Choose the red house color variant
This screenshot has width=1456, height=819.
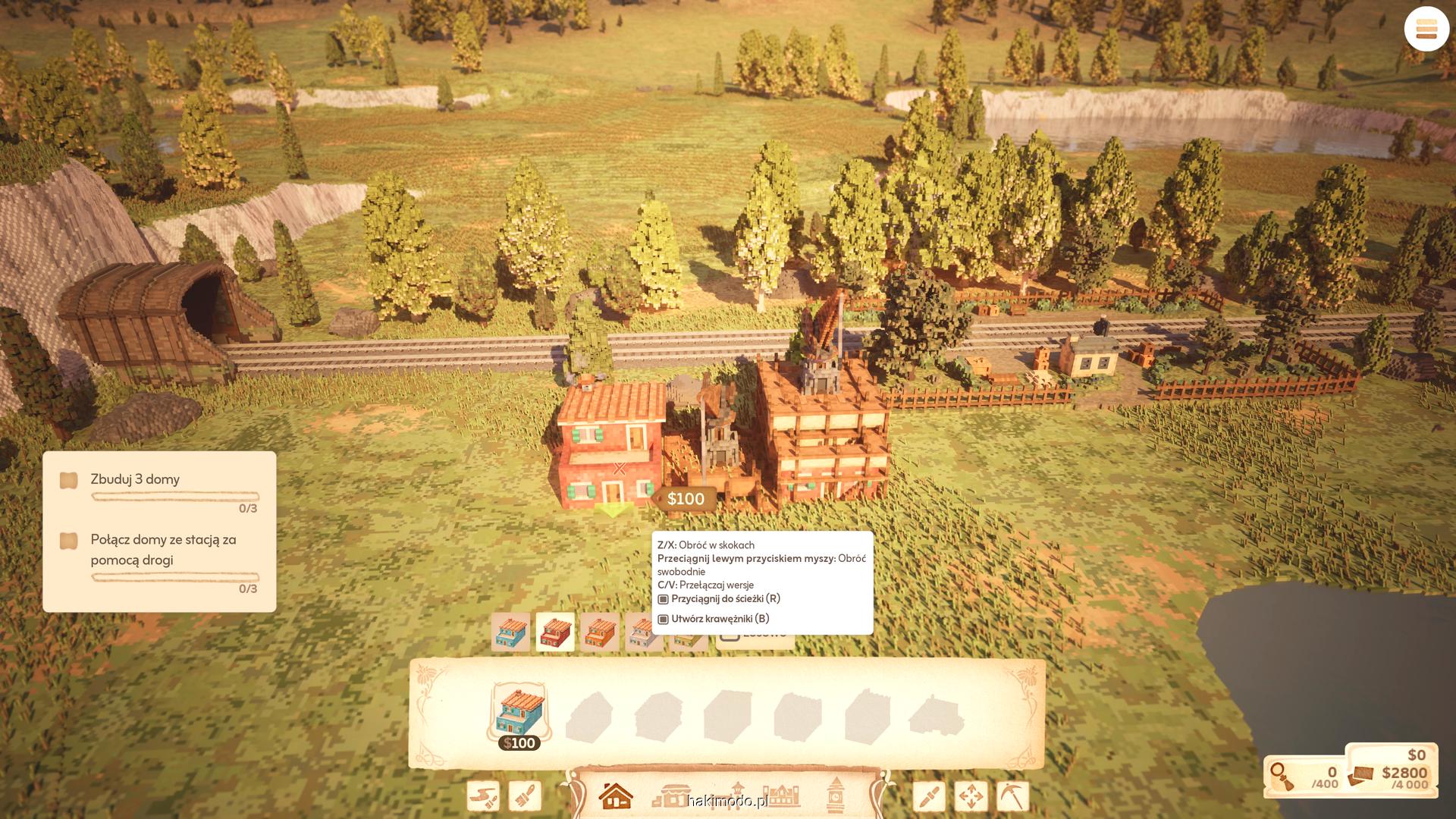555,632
